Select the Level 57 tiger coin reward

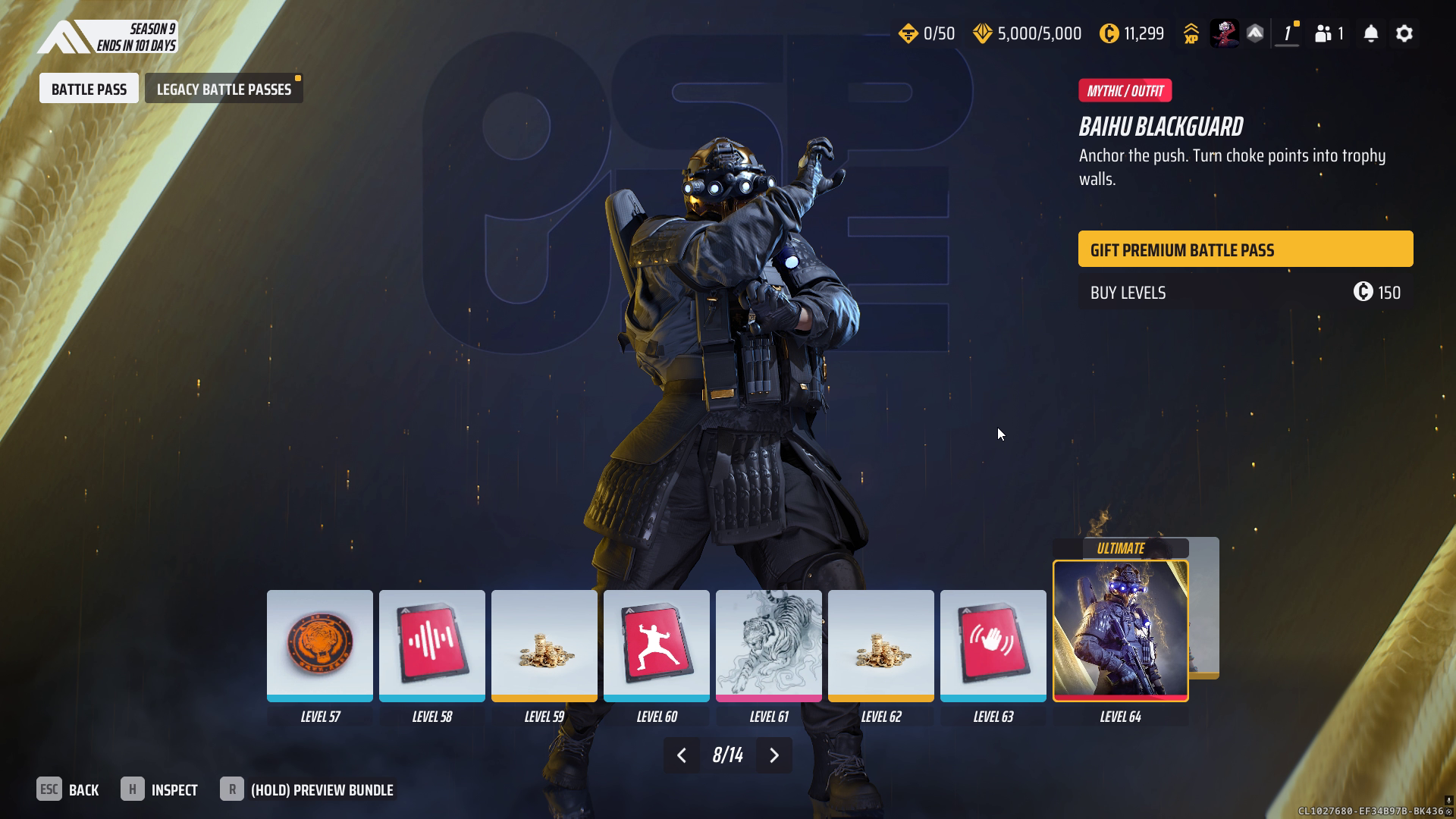click(319, 645)
